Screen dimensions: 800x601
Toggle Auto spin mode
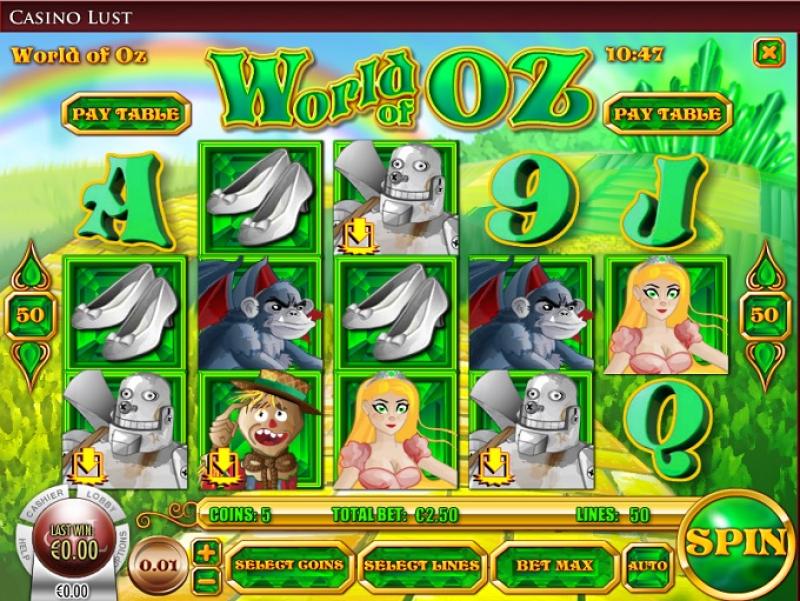[648, 566]
